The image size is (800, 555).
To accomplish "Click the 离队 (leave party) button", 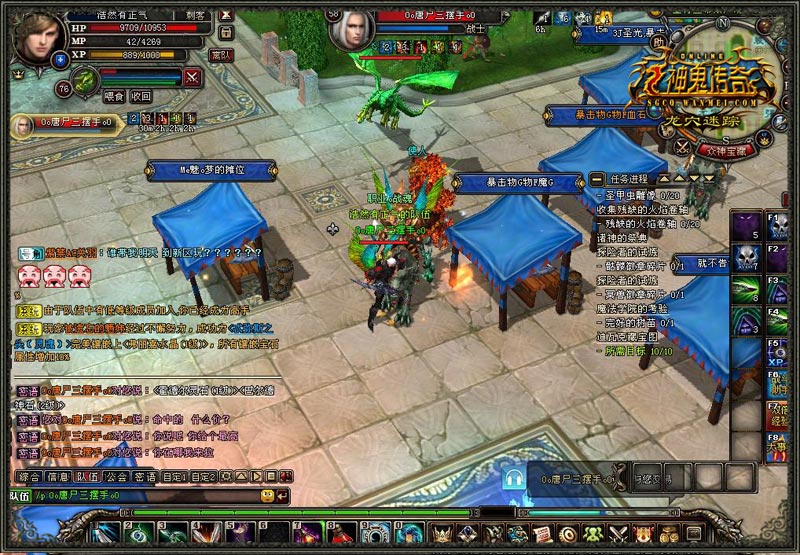I will tap(222, 54).
